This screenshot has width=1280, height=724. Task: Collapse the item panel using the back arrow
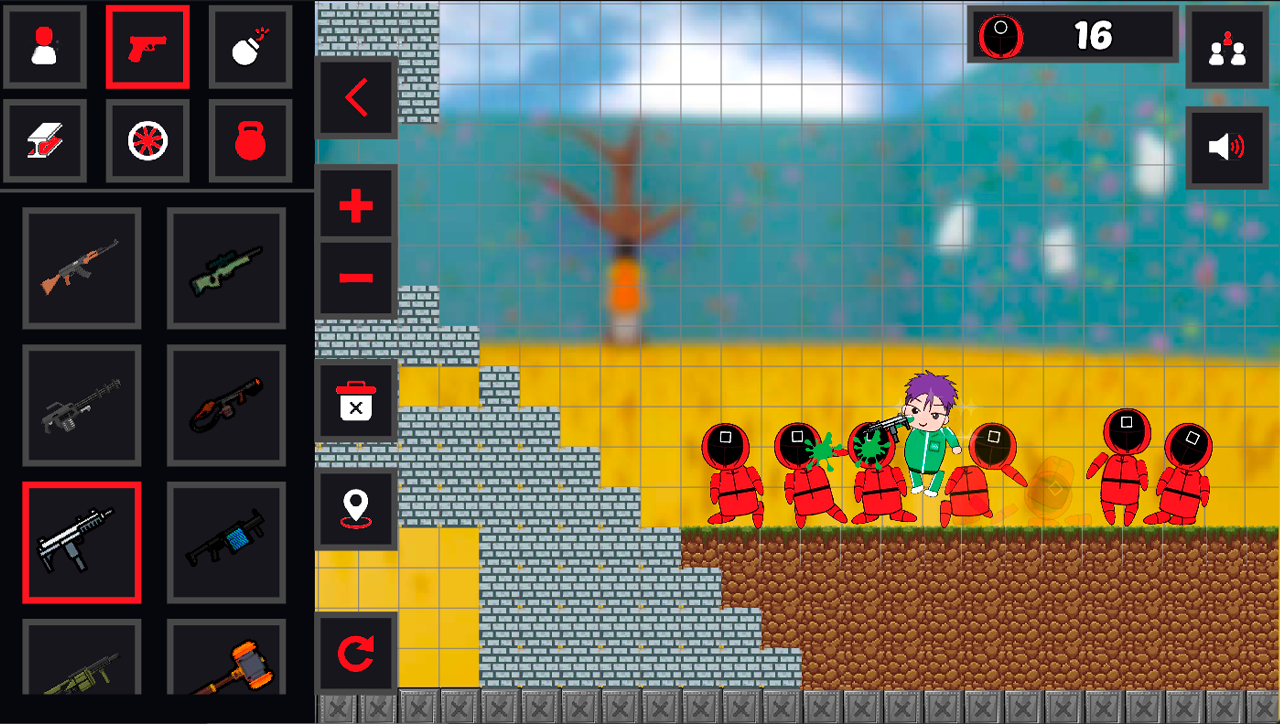tap(356, 100)
